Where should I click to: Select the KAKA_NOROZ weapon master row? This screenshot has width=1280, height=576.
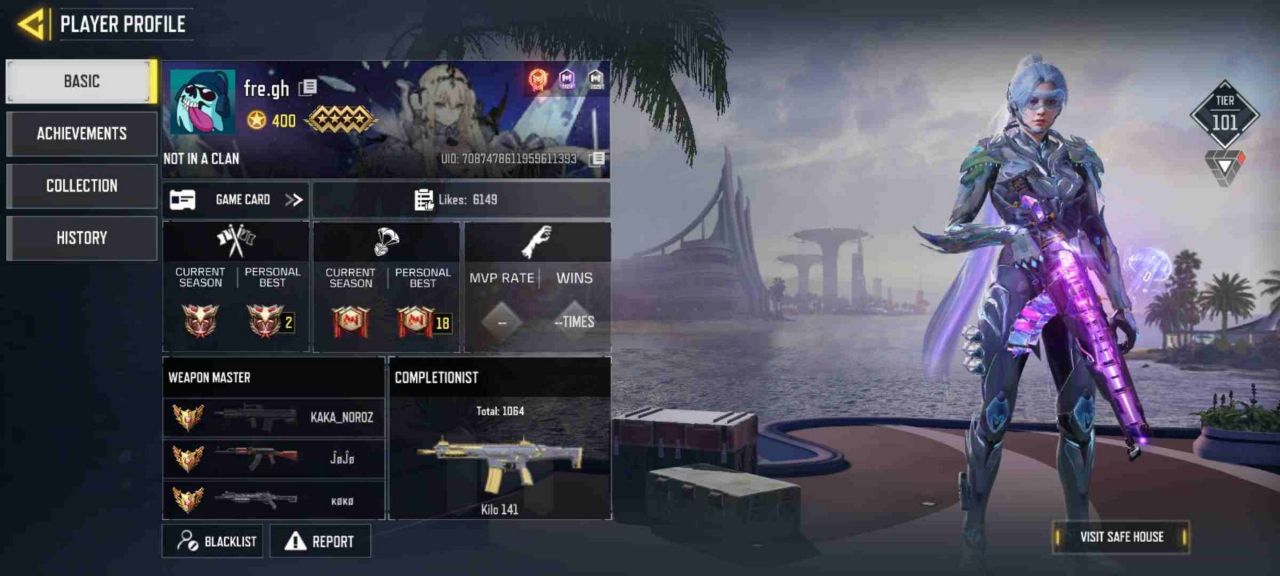(273, 417)
